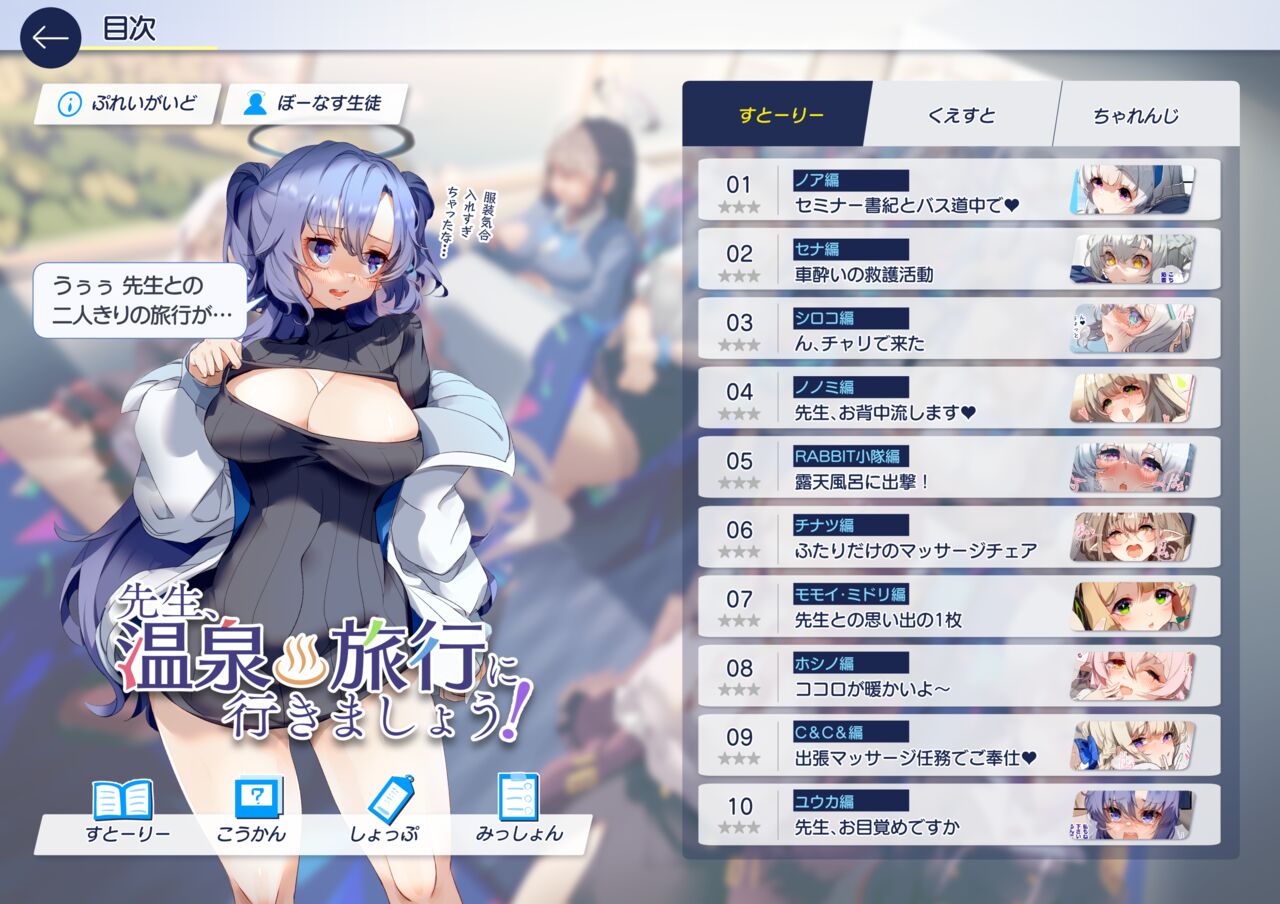The width and height of the screenshot is (1280, 904).
Task: Open story 09 C&C編
Action: tap(958, 746)
